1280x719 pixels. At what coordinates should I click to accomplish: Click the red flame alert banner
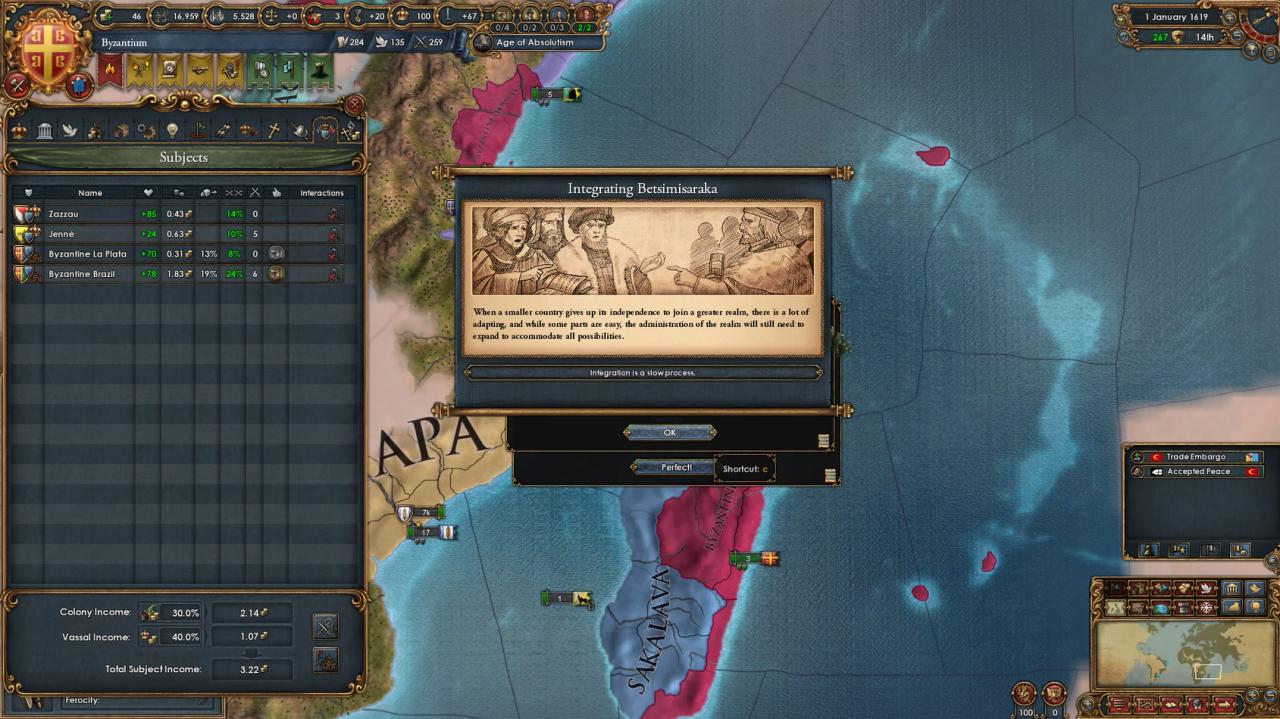point(110,70)
